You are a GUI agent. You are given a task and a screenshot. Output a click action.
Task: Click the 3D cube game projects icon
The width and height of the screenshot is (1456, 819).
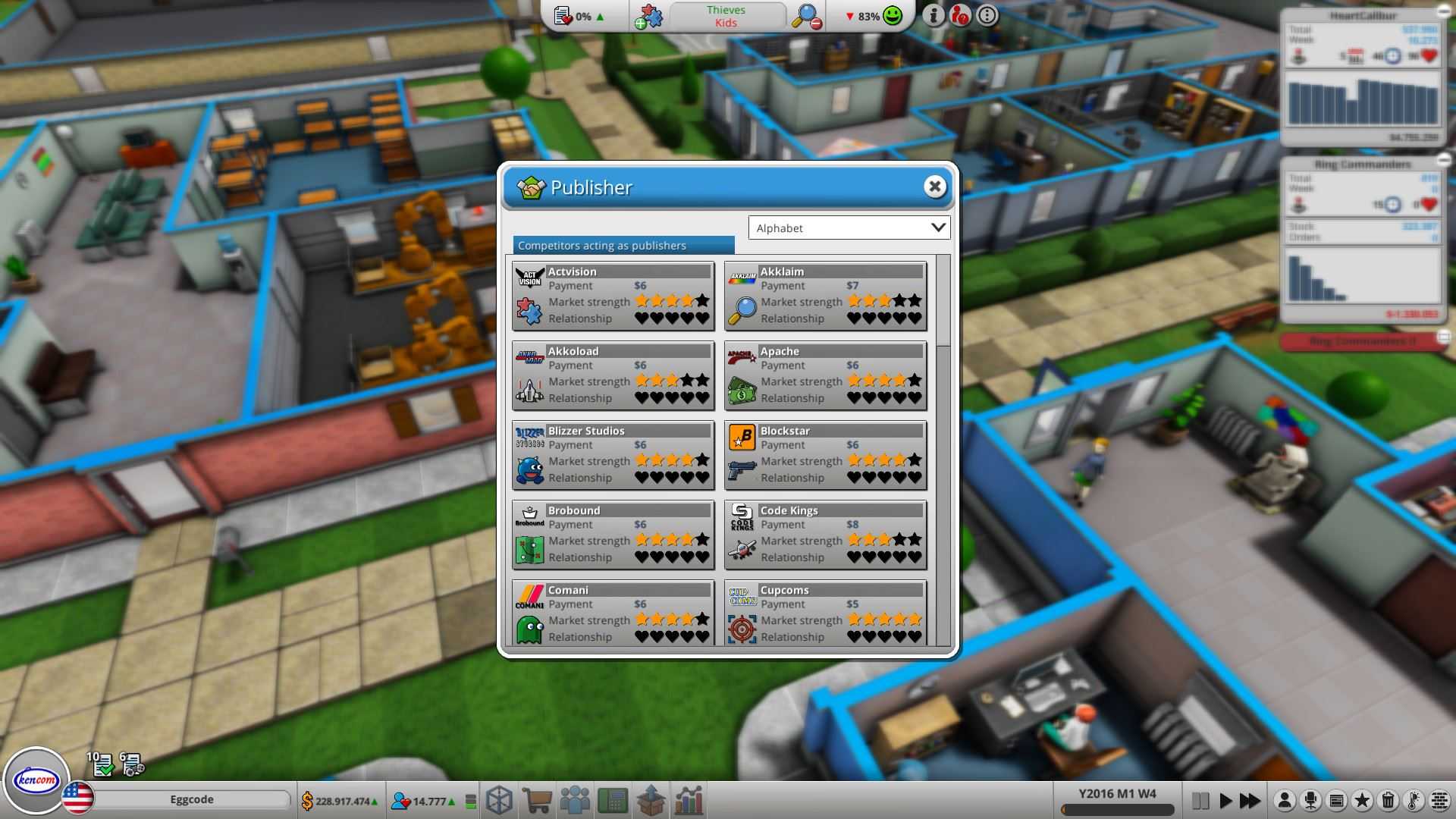pos(500,800)
